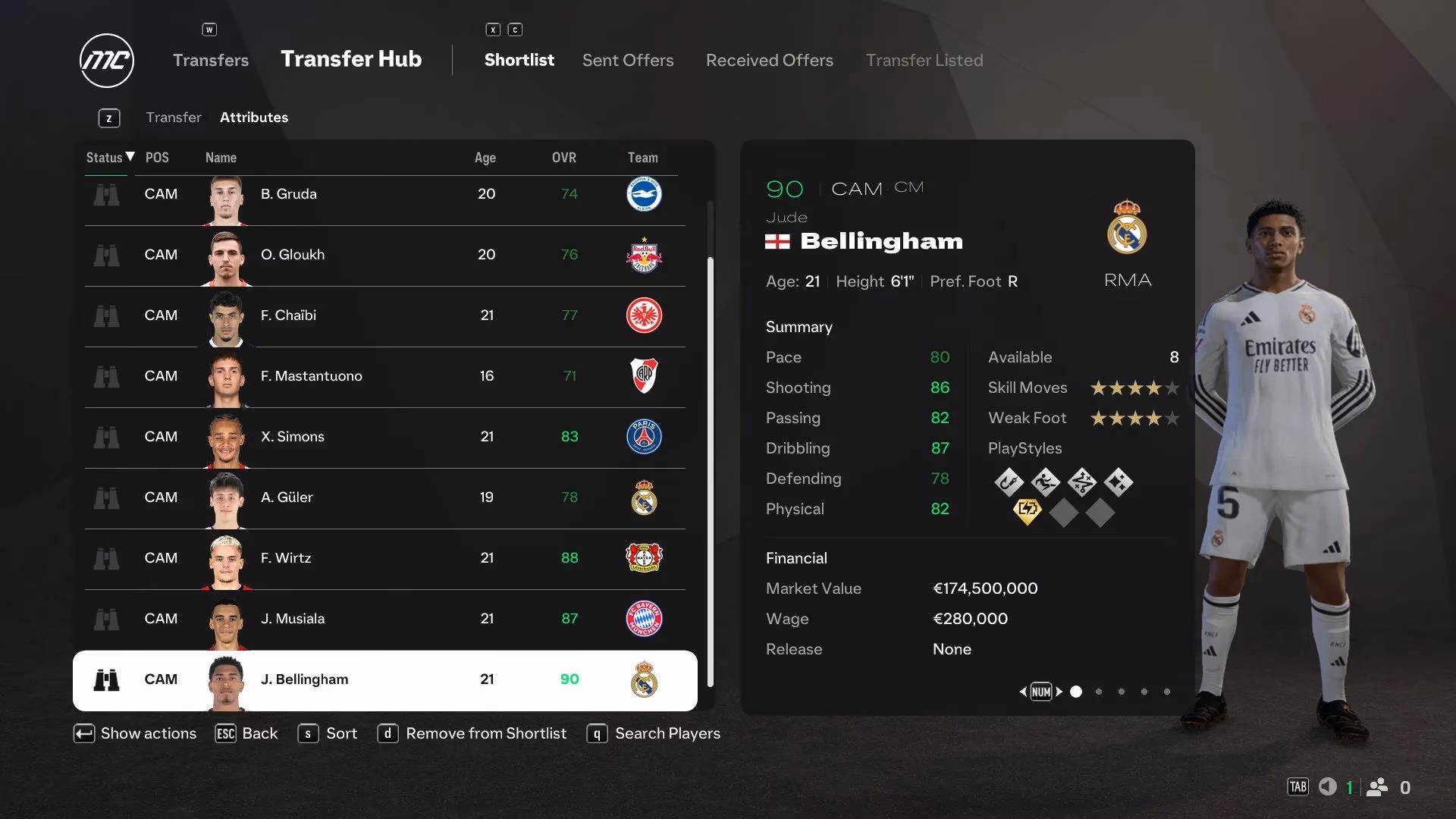The width and height of the screenshot is (1456, 819).
Task: Click Eintracht Frankfurt crest on F. Chaïbi's row
Action: tap(644, 315)
